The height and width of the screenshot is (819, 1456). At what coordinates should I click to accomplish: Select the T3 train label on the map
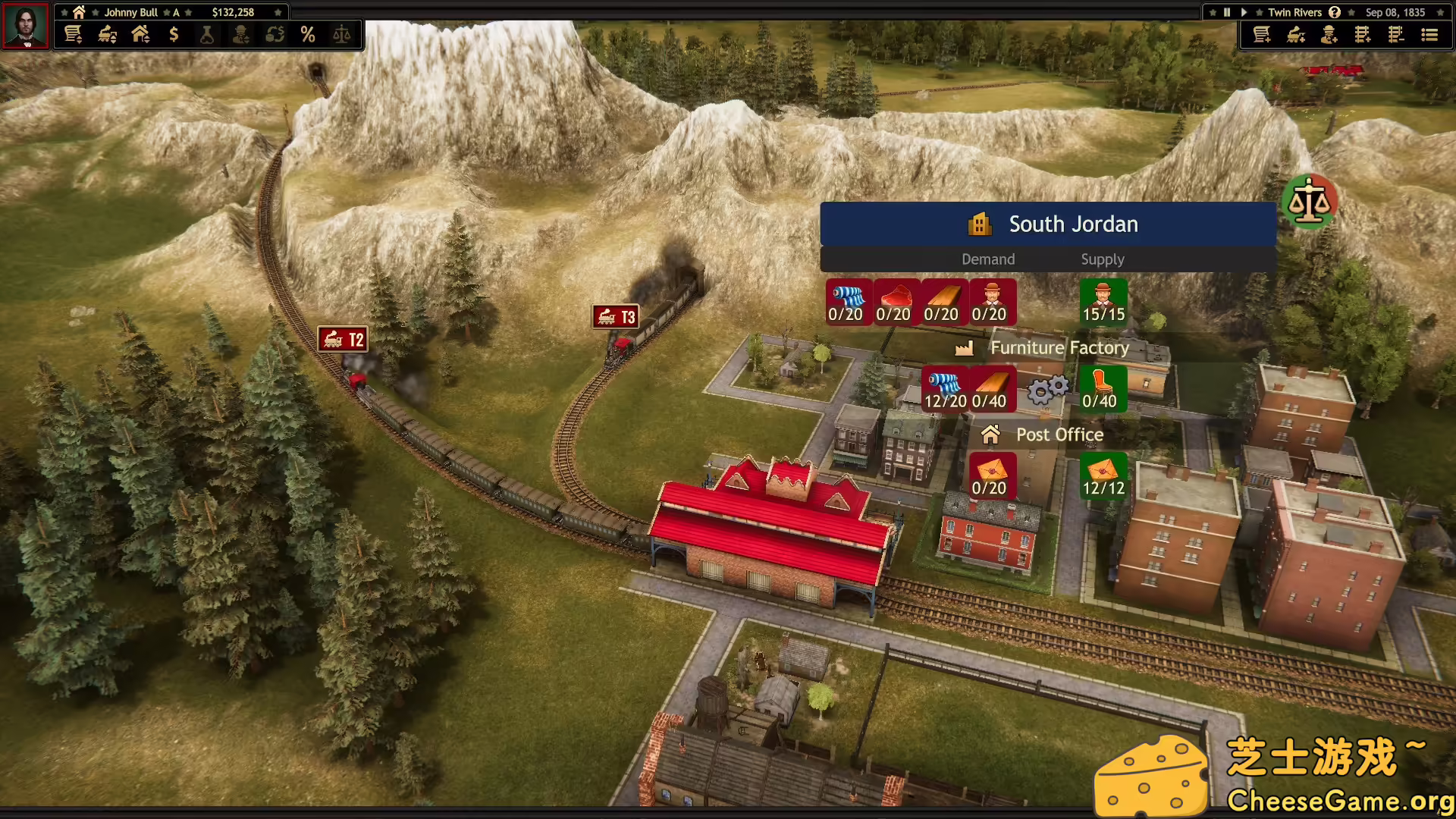615,316
